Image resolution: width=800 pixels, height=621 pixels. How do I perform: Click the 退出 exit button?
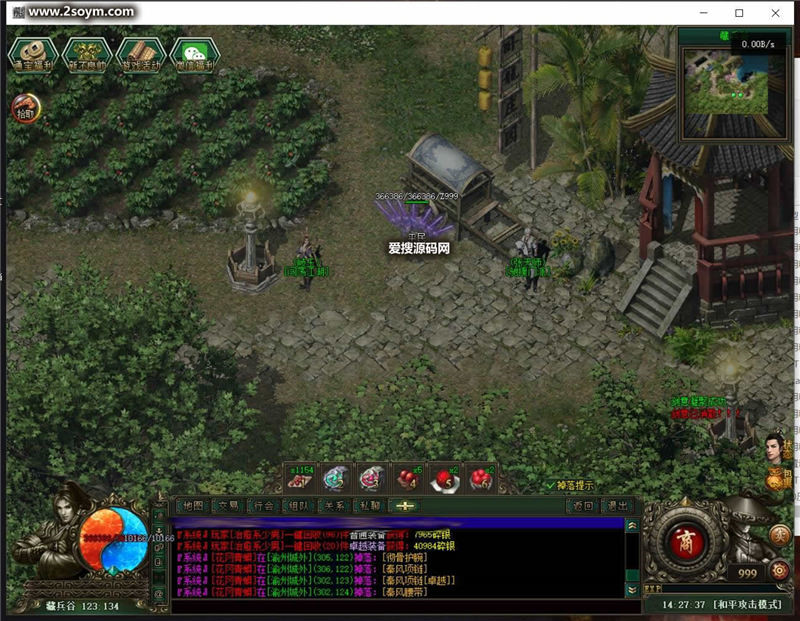point(619,506)
